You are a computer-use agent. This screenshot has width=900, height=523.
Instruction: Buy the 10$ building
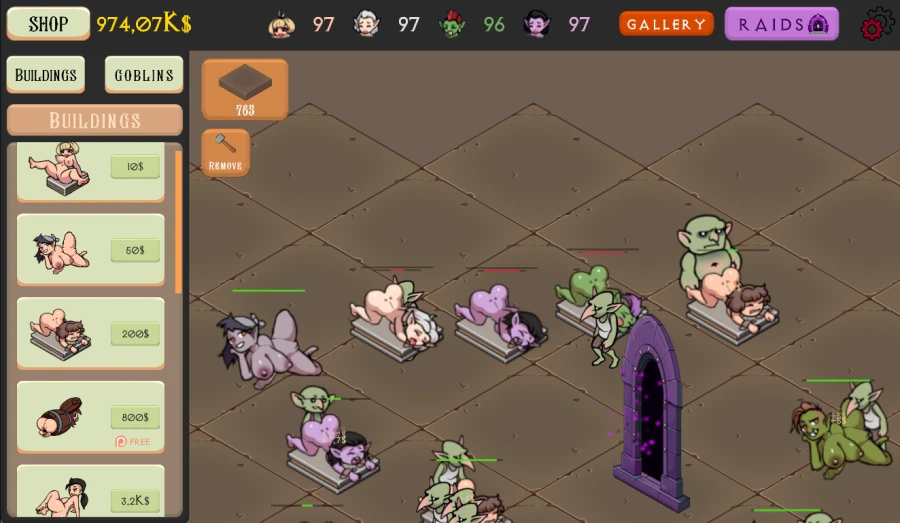(135, 167)
